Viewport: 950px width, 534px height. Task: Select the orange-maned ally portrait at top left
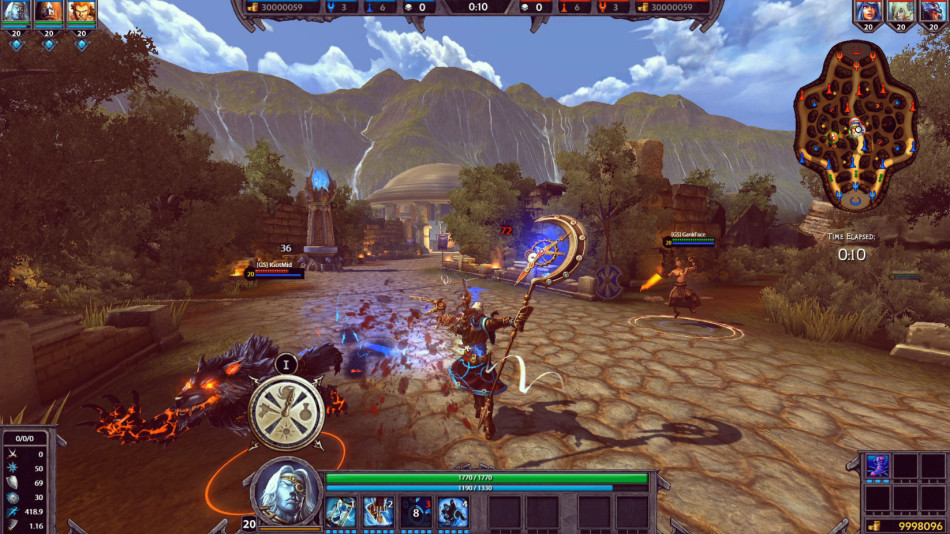[81, 12]
